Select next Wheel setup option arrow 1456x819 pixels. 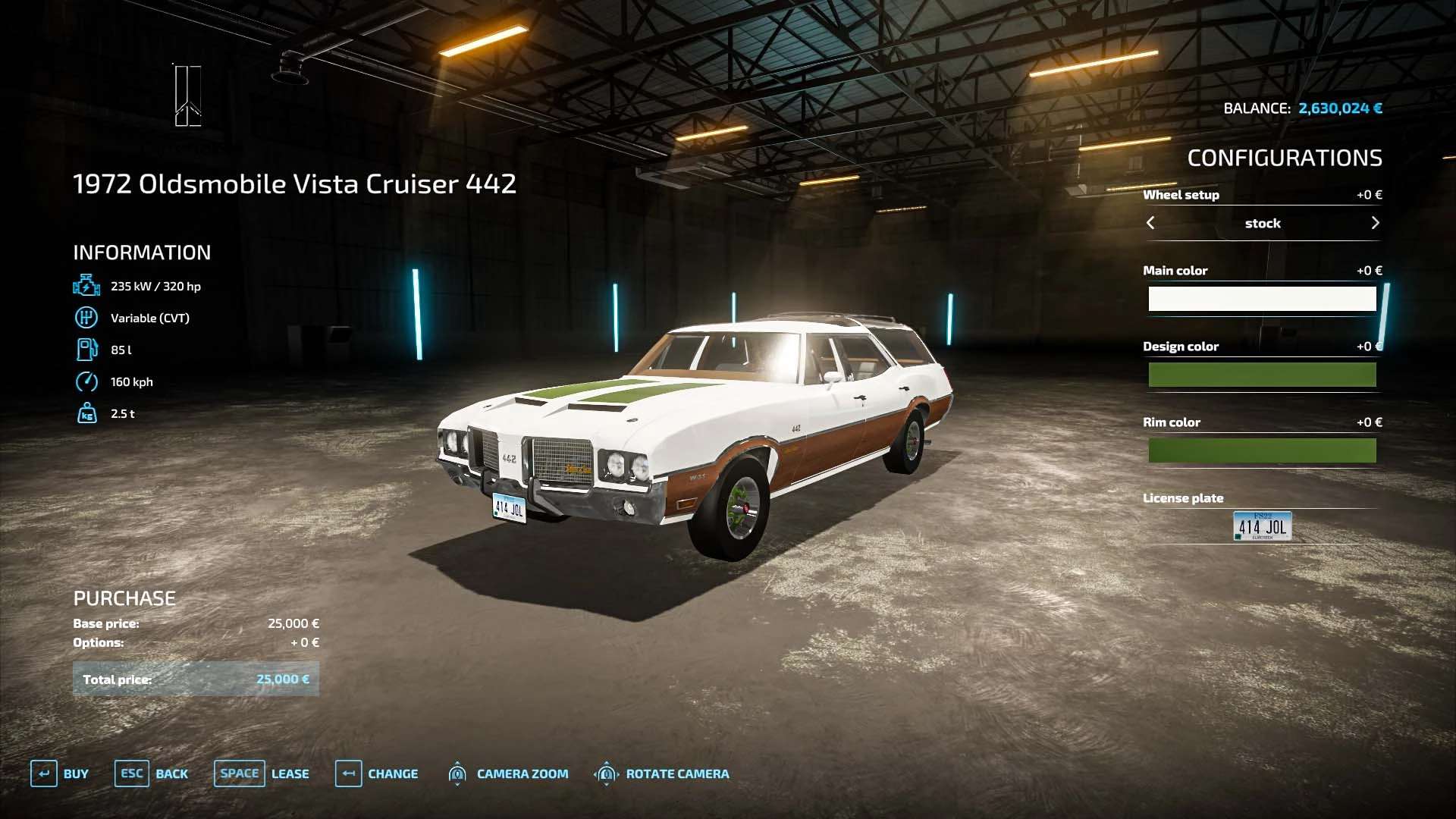coord(1375,223)
